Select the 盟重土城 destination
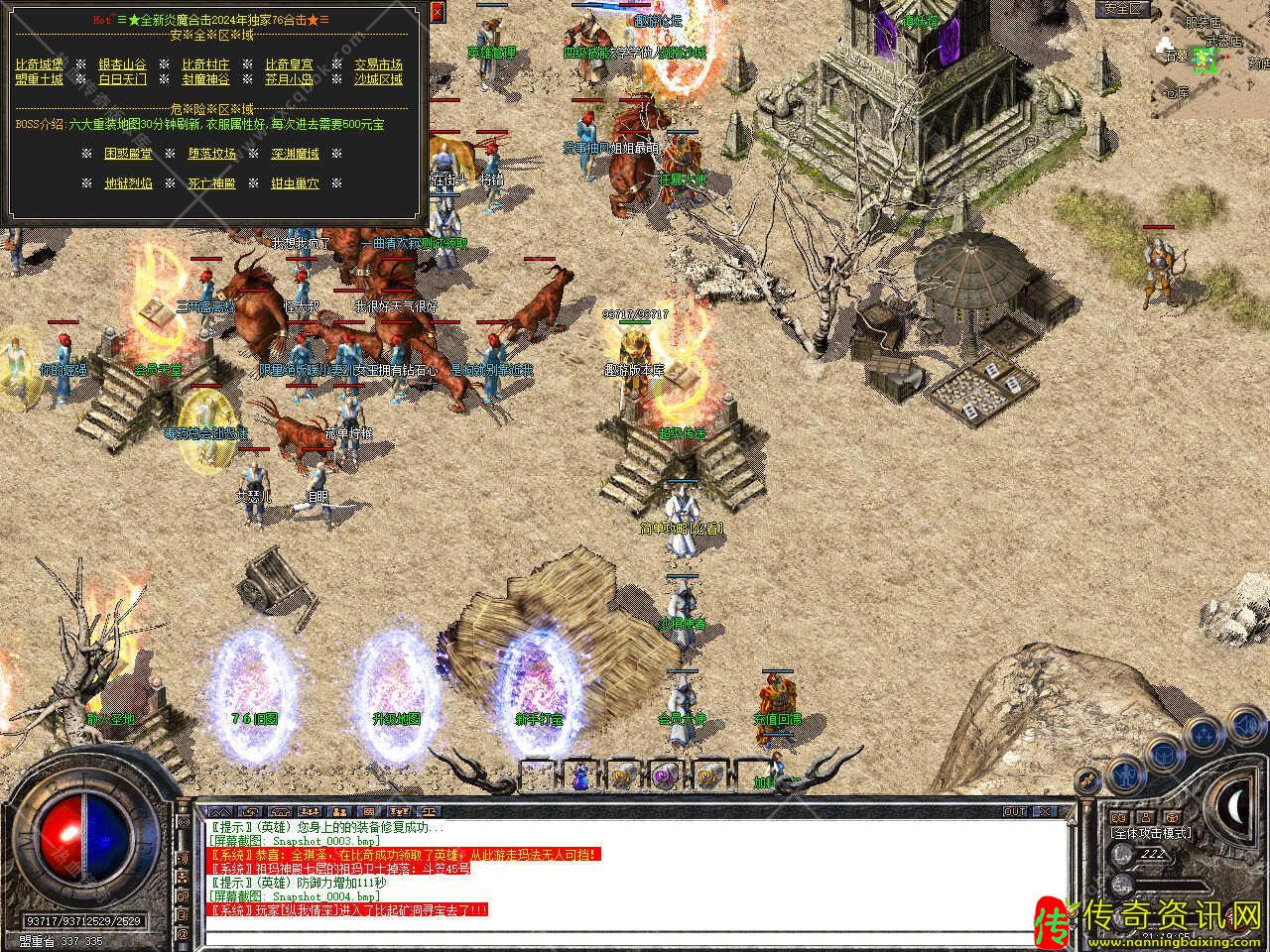The image size is (1270, 952). click(40, 79)
